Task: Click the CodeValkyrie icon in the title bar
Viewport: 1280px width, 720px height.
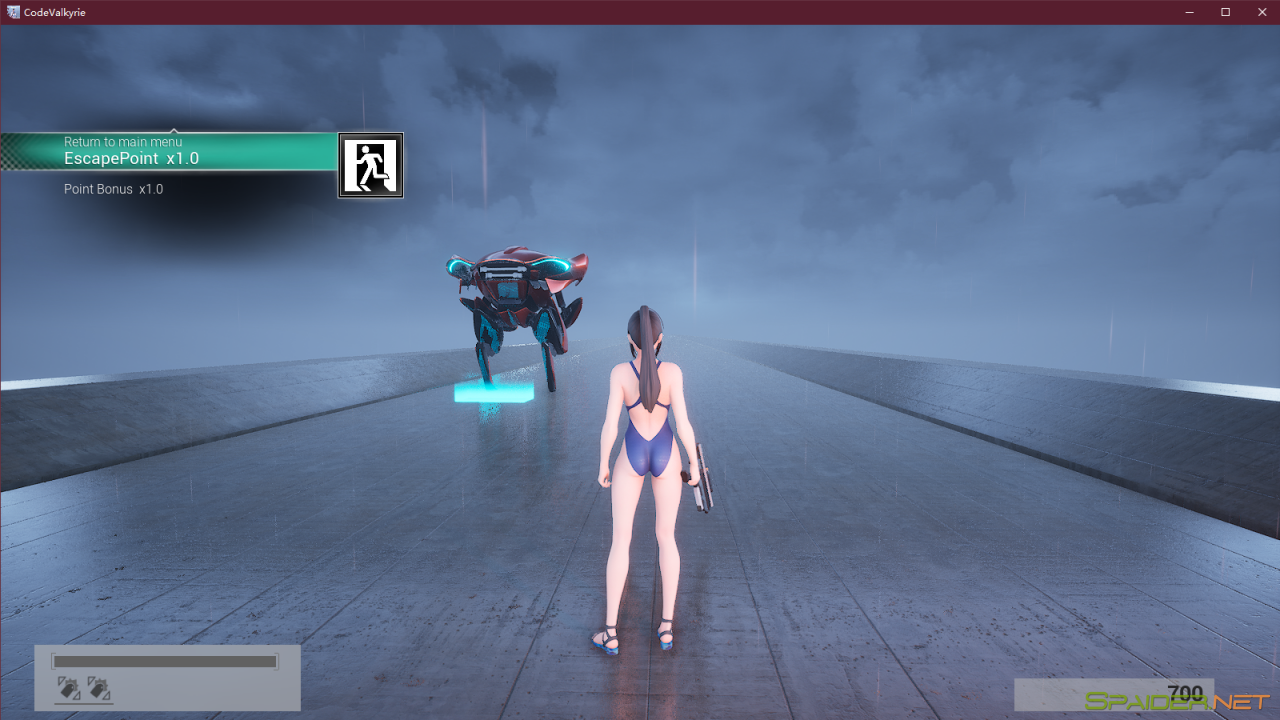Action: pyautogui.click(x=13, y=12)
